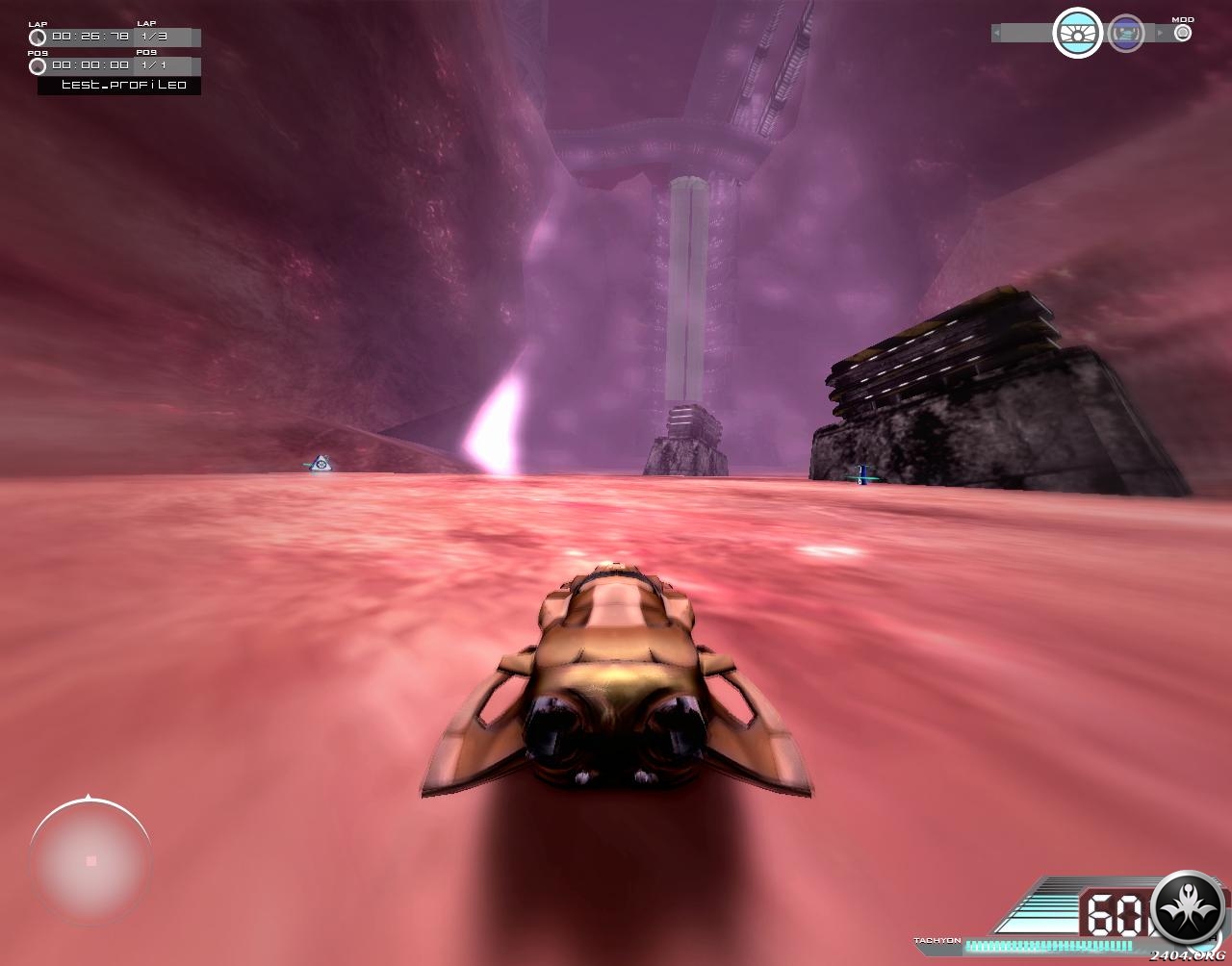Click the black team emblem badge

tap(1189, 907)
